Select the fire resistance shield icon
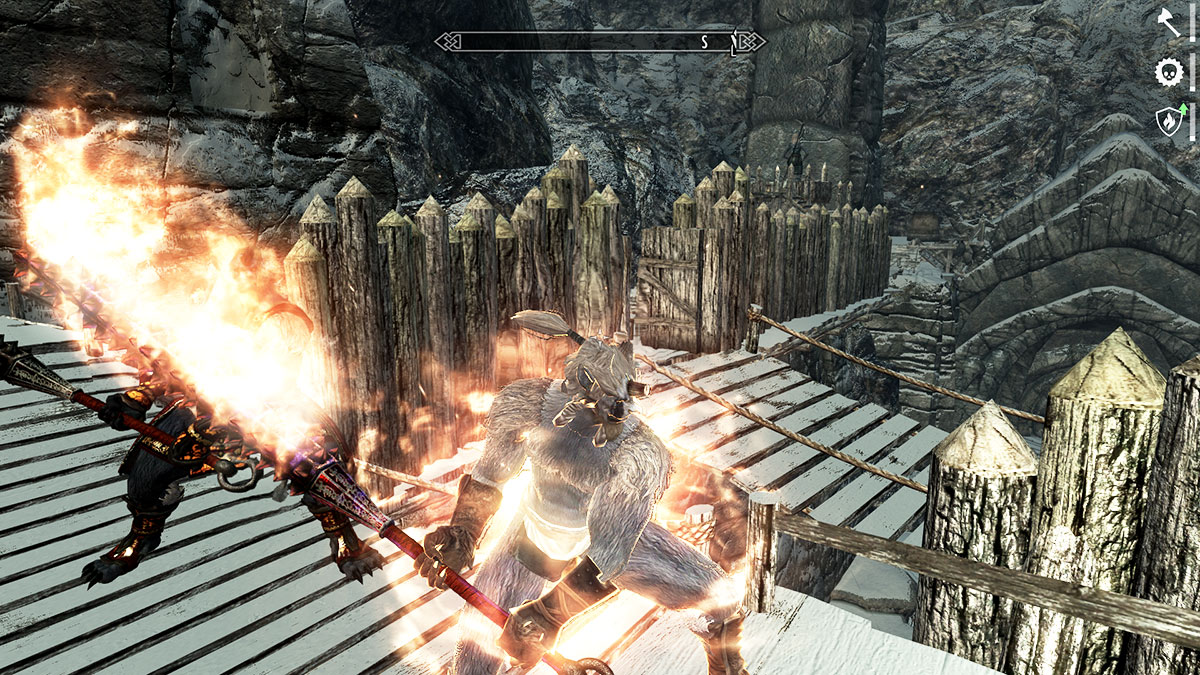Image resolution: width=1200 pixels, height=675 pixels. click(x=1168, y=121)
